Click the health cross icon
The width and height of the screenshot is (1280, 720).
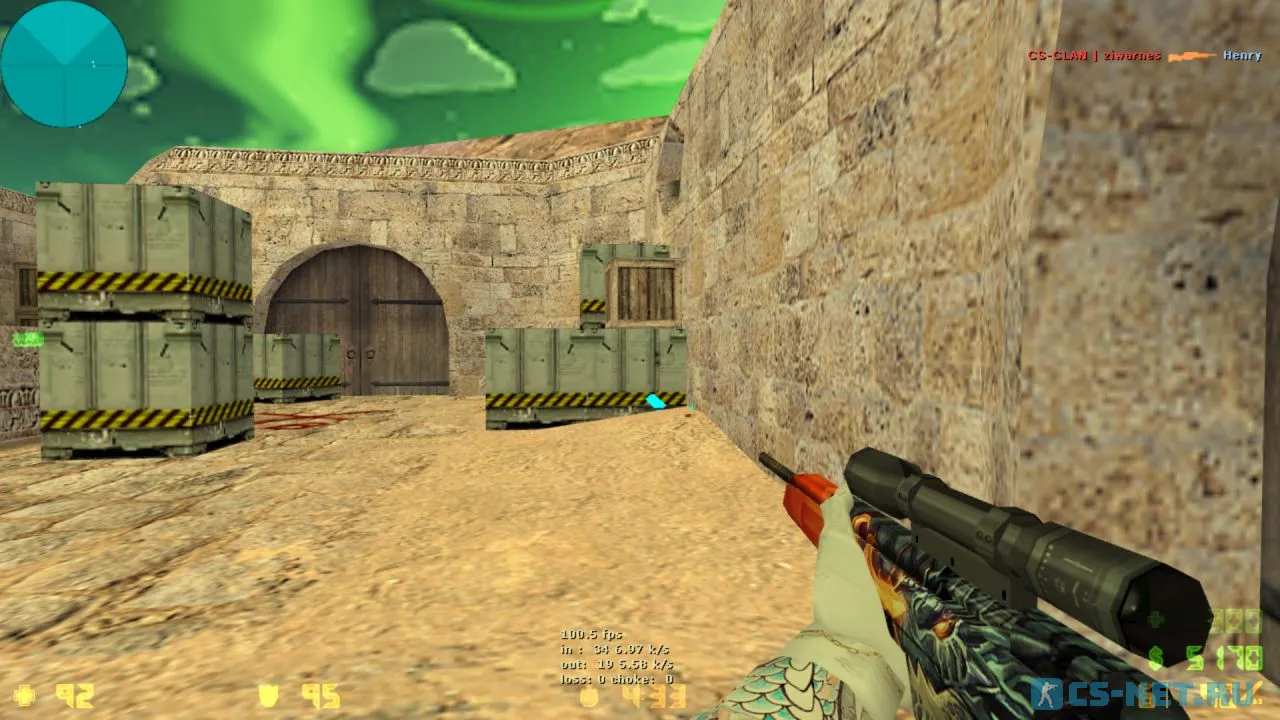tap(25, 694)
